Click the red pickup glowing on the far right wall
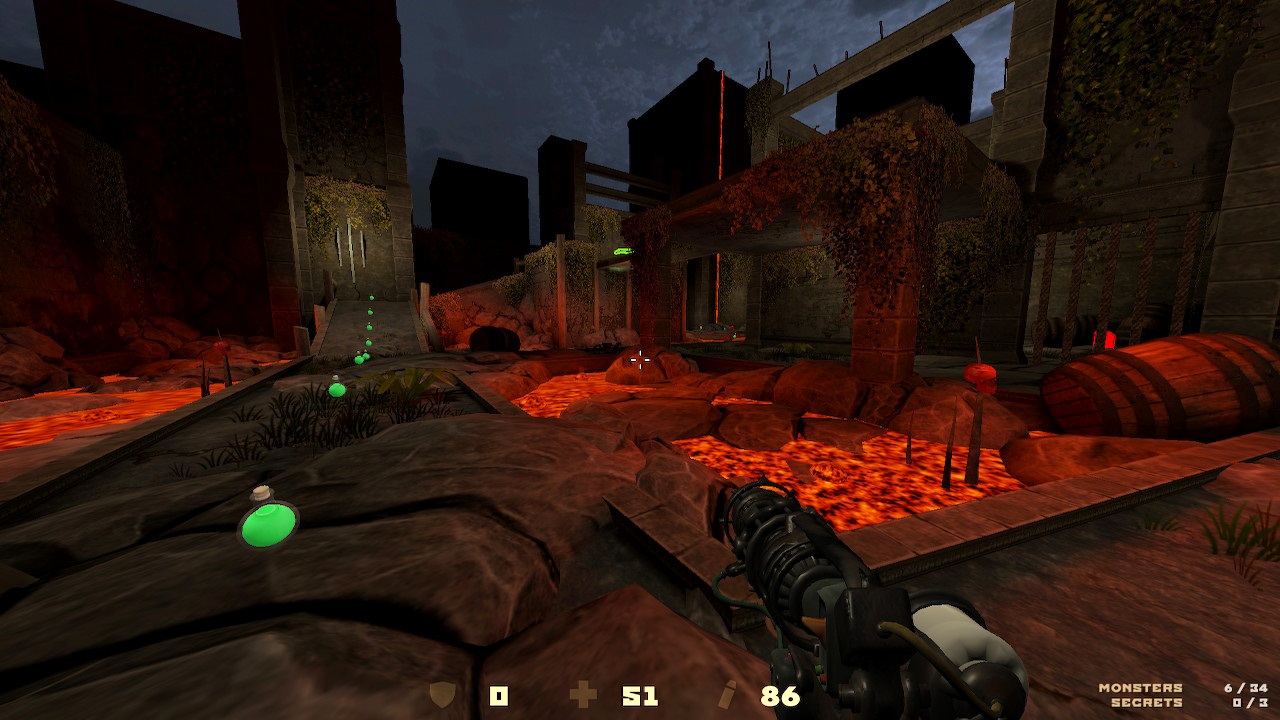The image size is (1280, 720). pos(1109,341)
